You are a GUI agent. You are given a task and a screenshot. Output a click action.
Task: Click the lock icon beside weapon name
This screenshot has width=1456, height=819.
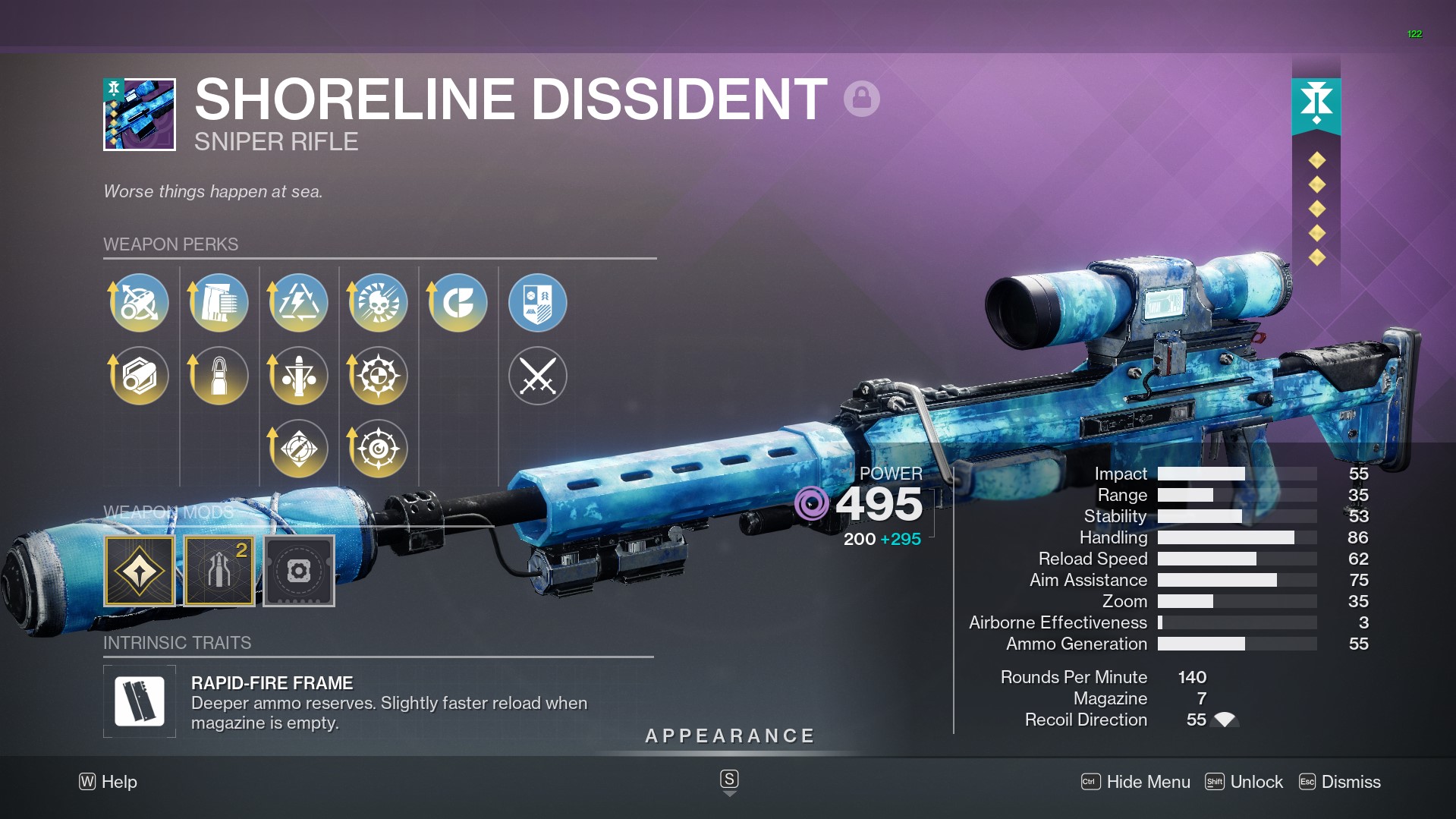point(861,99)
